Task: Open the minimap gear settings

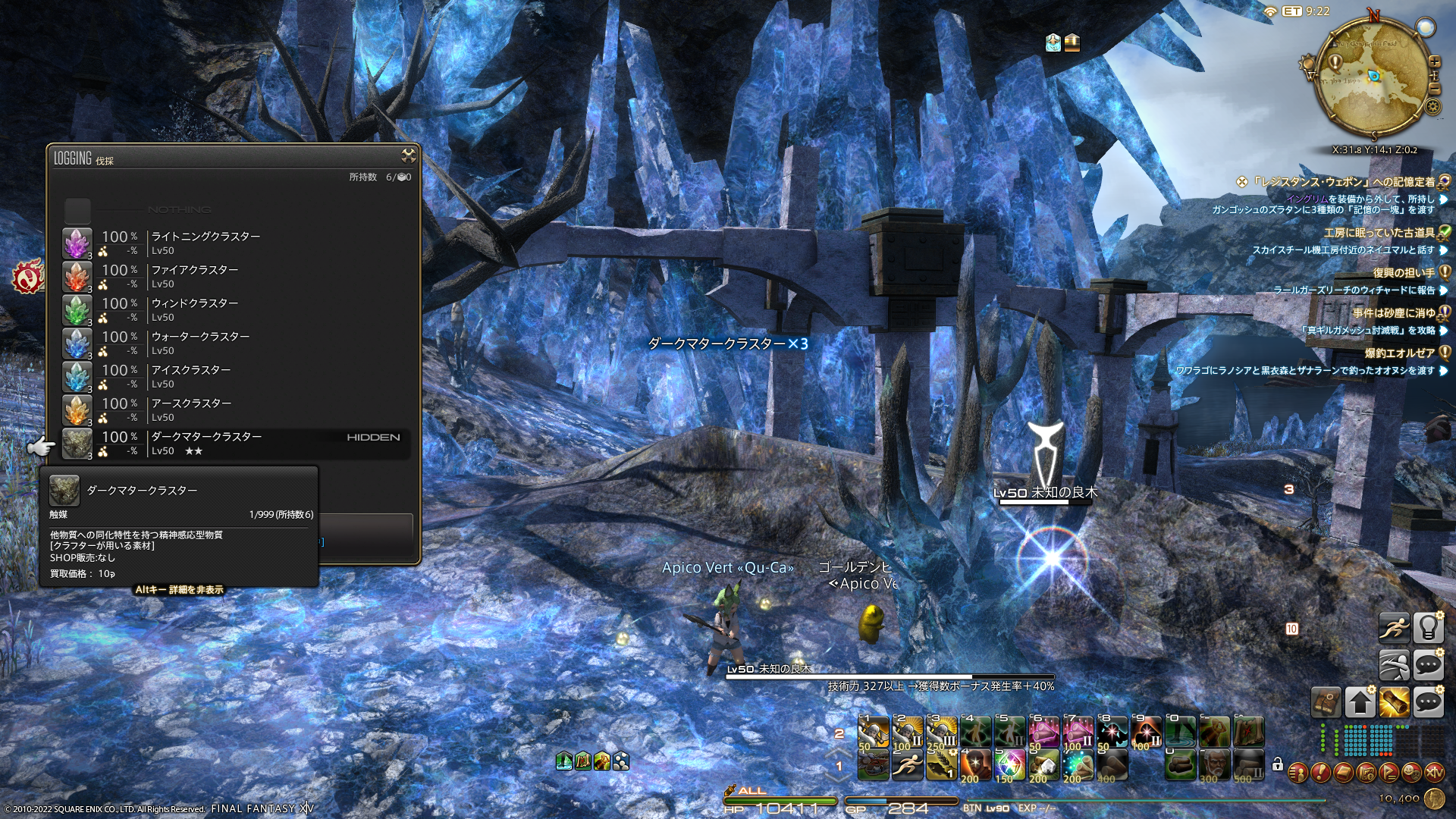Action: pos(1432,106)
